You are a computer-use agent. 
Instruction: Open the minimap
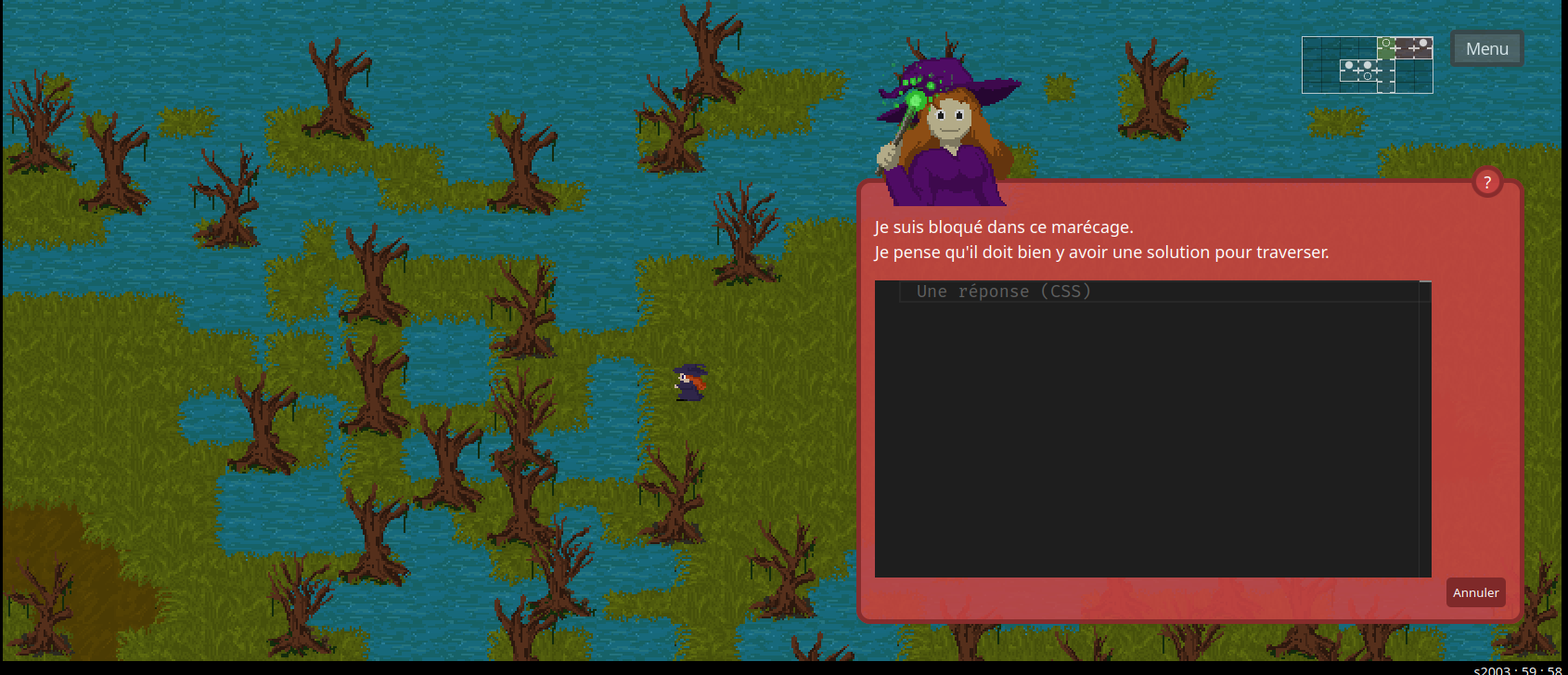point(1367,65)
